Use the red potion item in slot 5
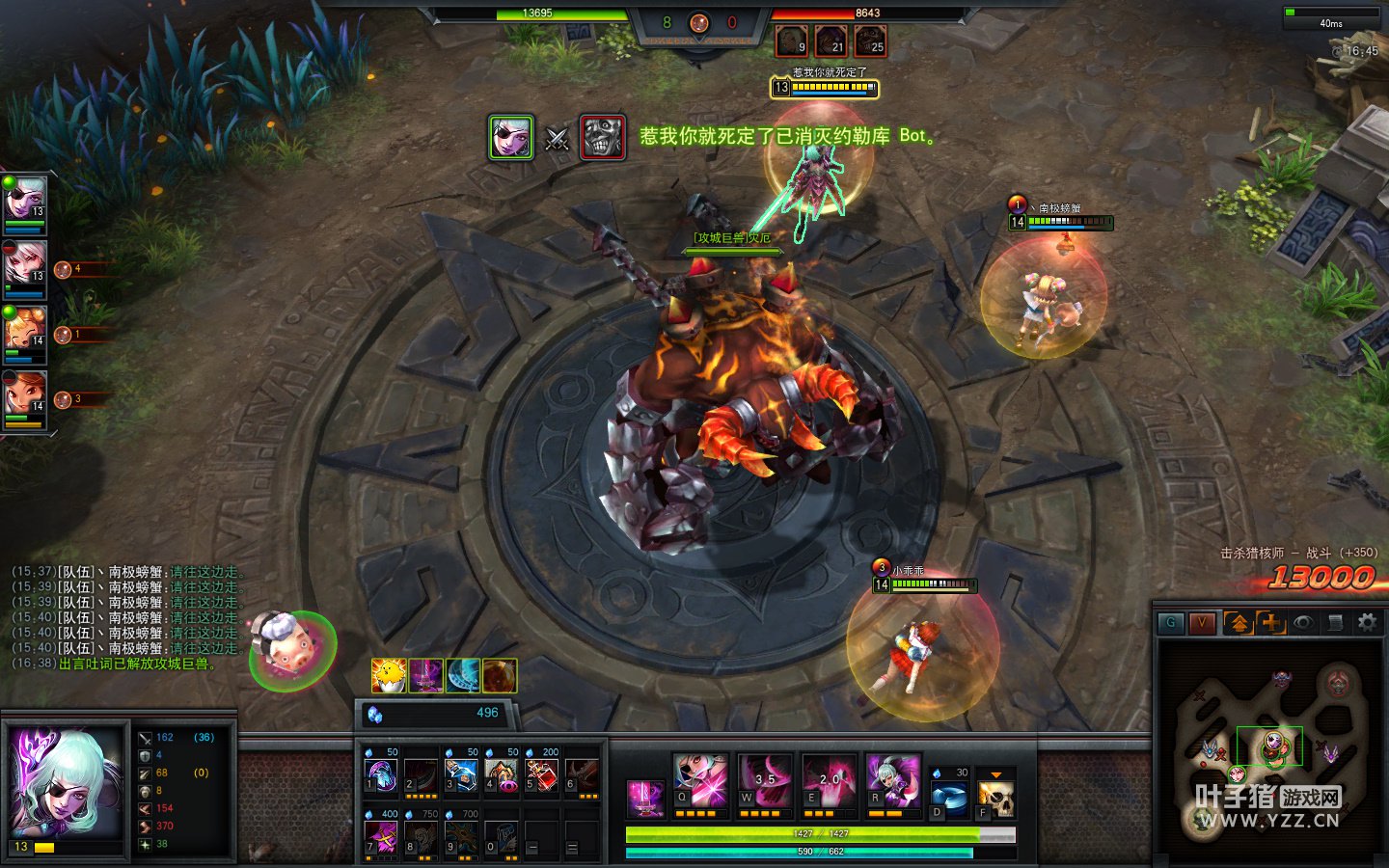Screen dimensions: 1389x868 [x=542, y=775]
